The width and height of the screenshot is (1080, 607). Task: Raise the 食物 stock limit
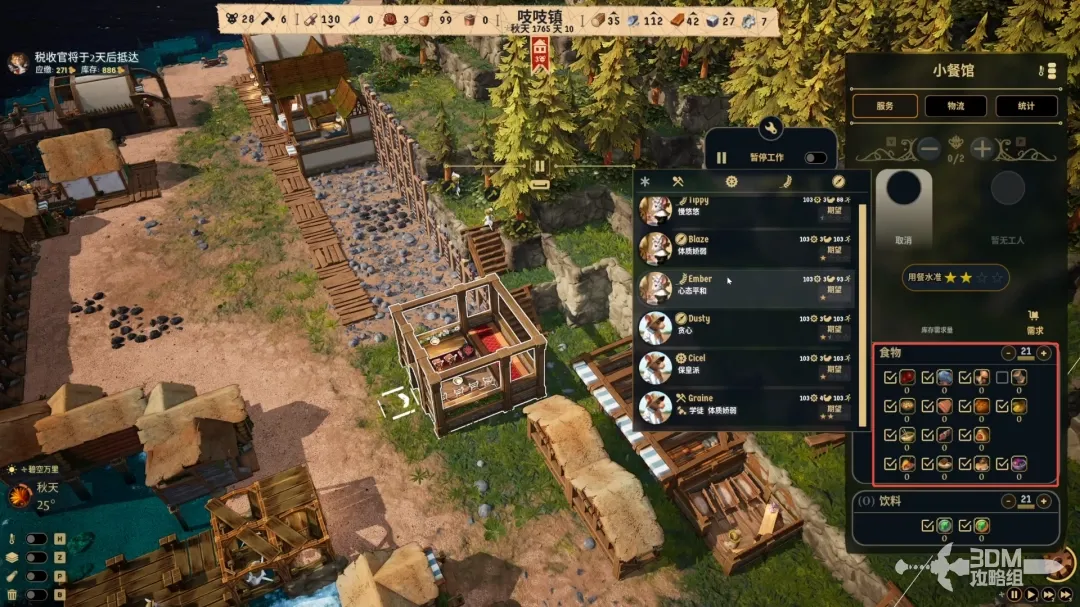pos(1044,353)
